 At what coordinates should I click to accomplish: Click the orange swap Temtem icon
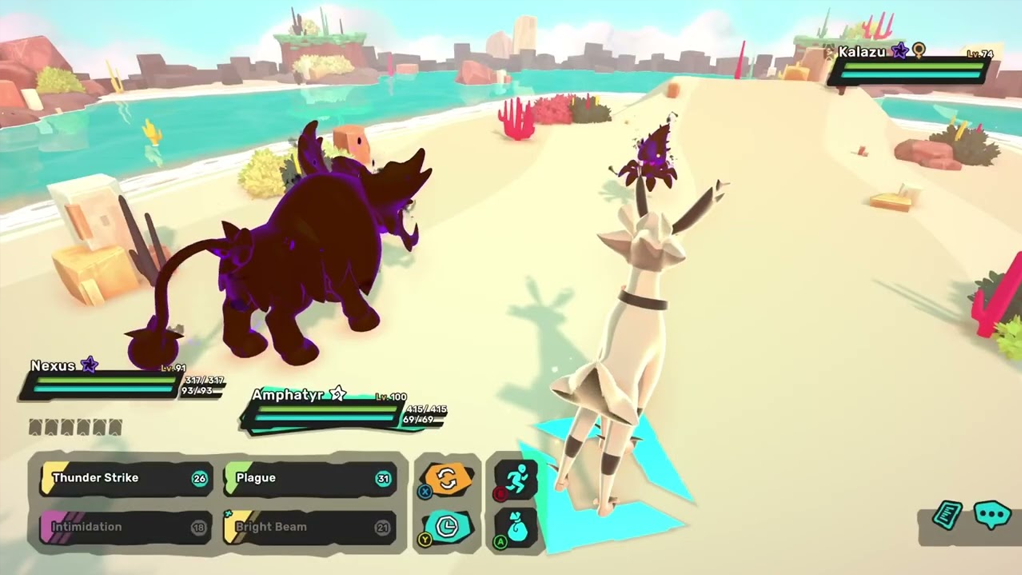click(x=447, y=479)
